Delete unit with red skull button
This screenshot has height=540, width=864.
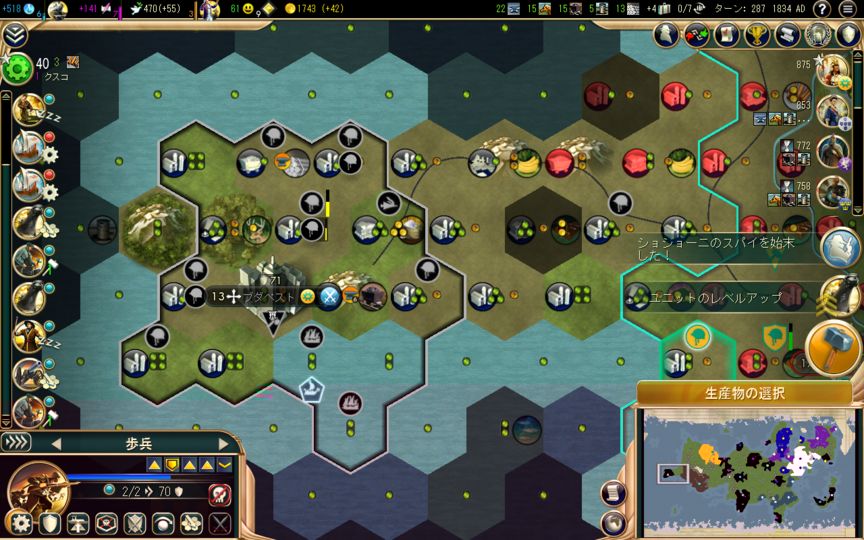coord(219,493)
